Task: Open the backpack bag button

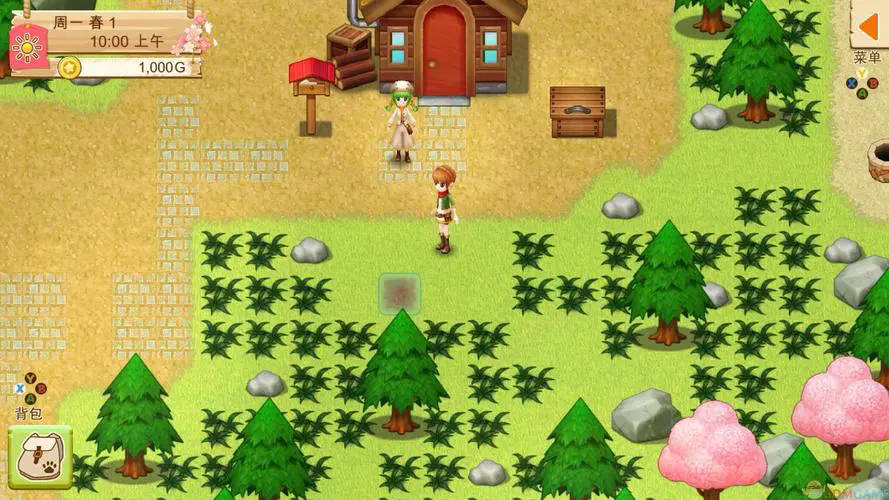Action: 40,457
